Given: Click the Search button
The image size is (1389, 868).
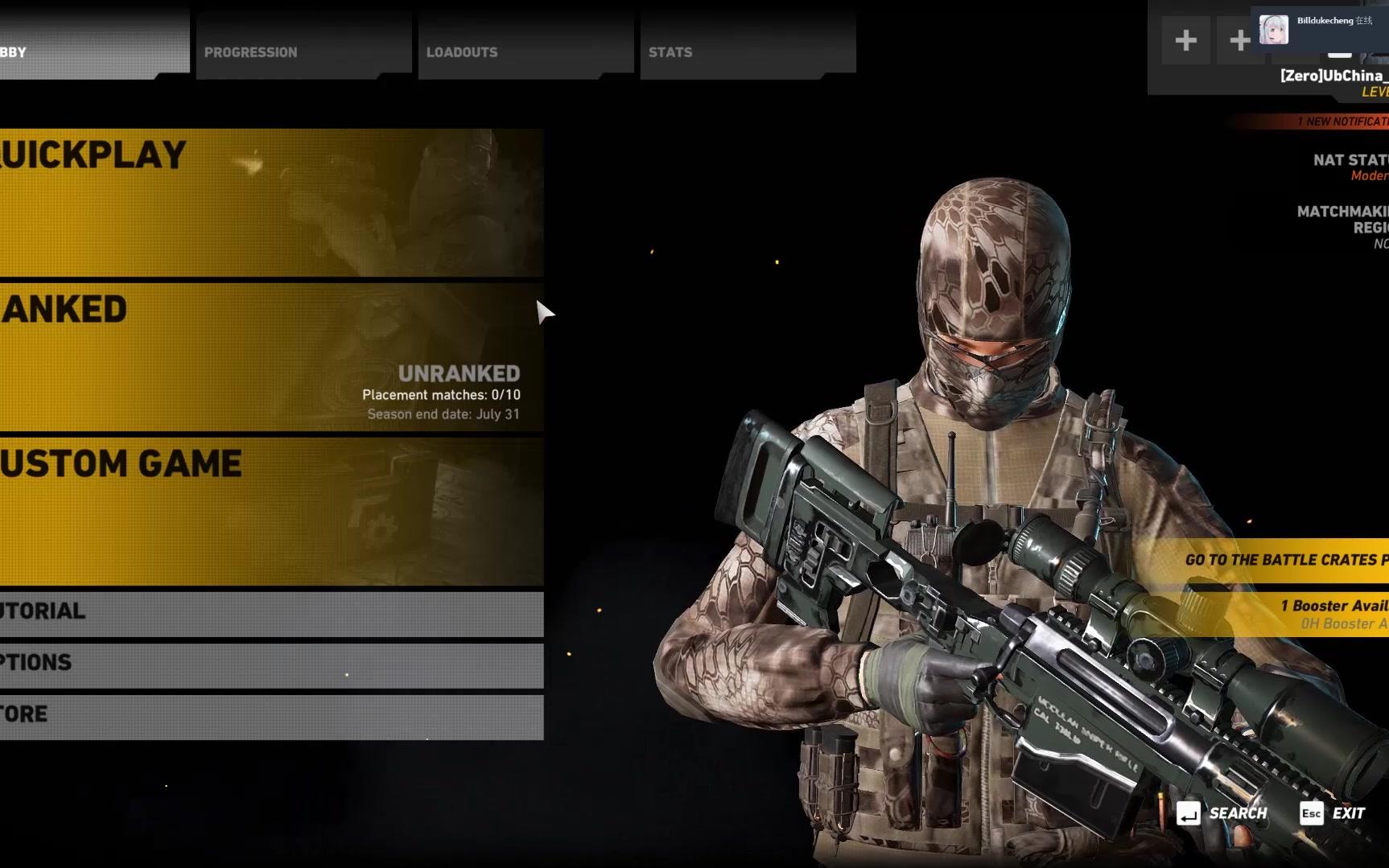Looking at the screenshot, I should coord(1222,813).
